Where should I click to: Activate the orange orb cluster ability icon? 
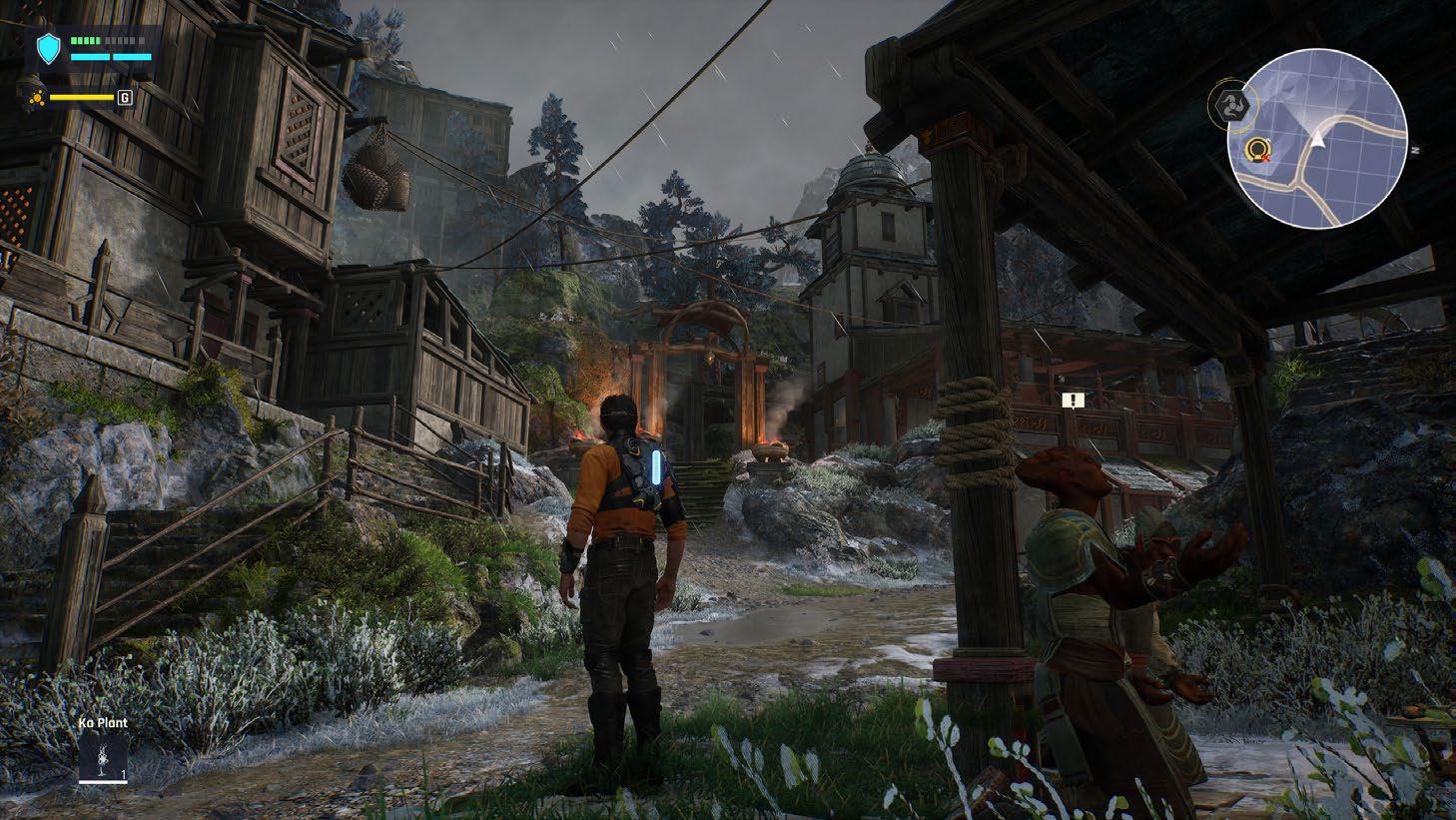point(37,97)
